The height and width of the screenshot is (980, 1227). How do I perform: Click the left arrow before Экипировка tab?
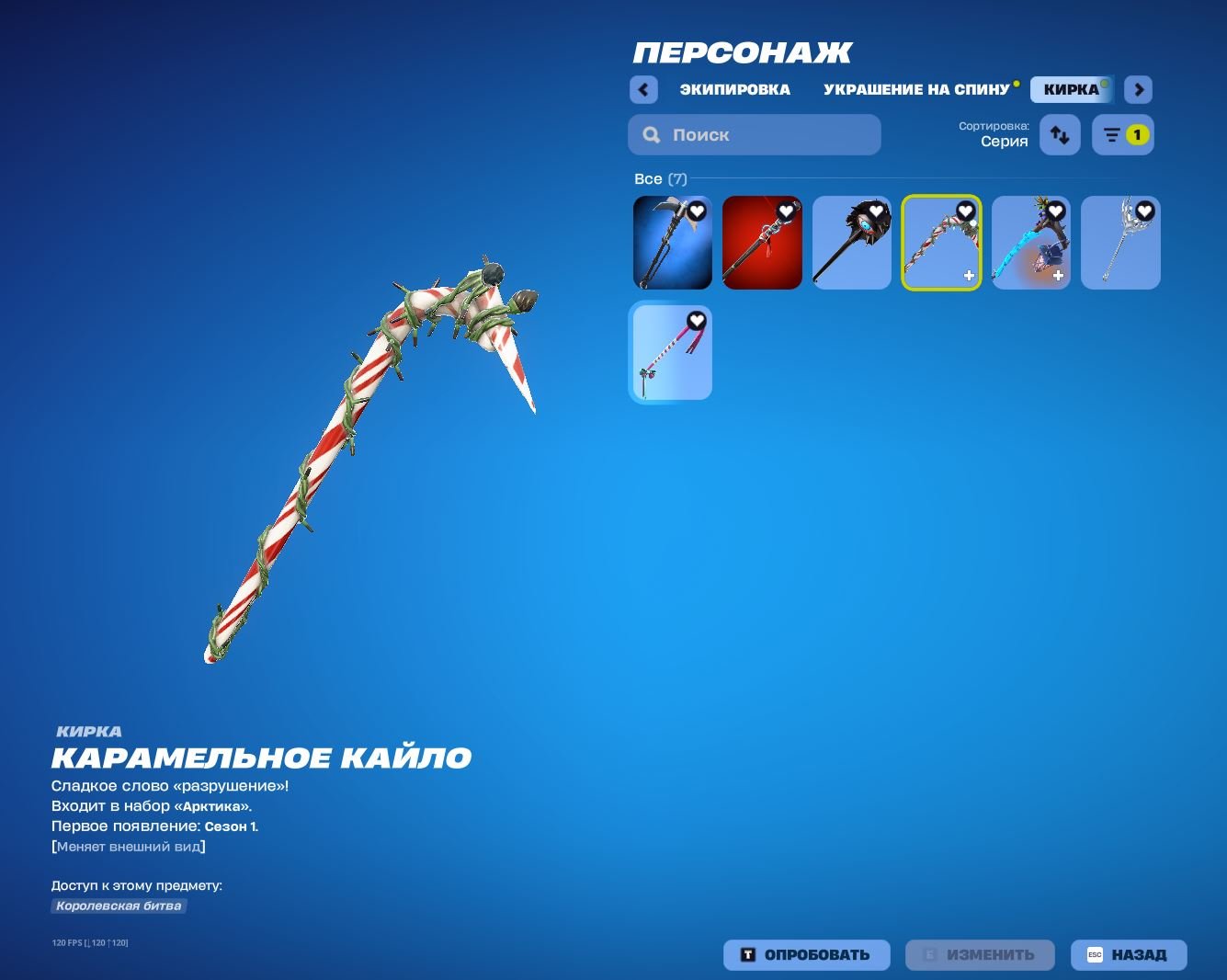coord(643,89)
